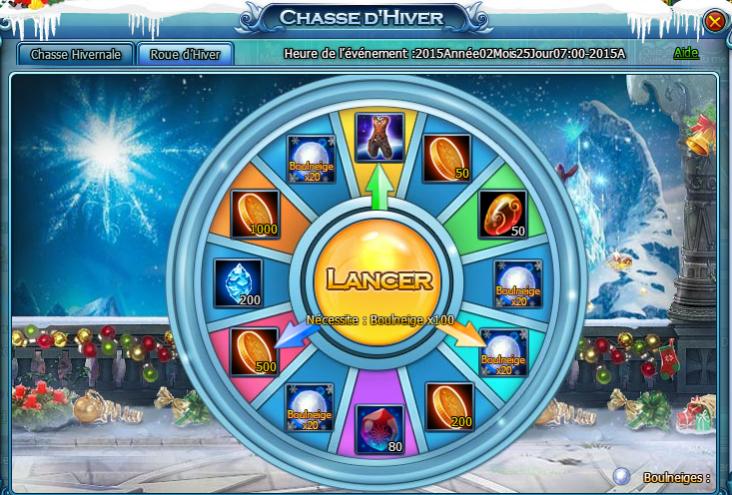Switch to the Chasse Hivernale tab

(x=76, y=54)
